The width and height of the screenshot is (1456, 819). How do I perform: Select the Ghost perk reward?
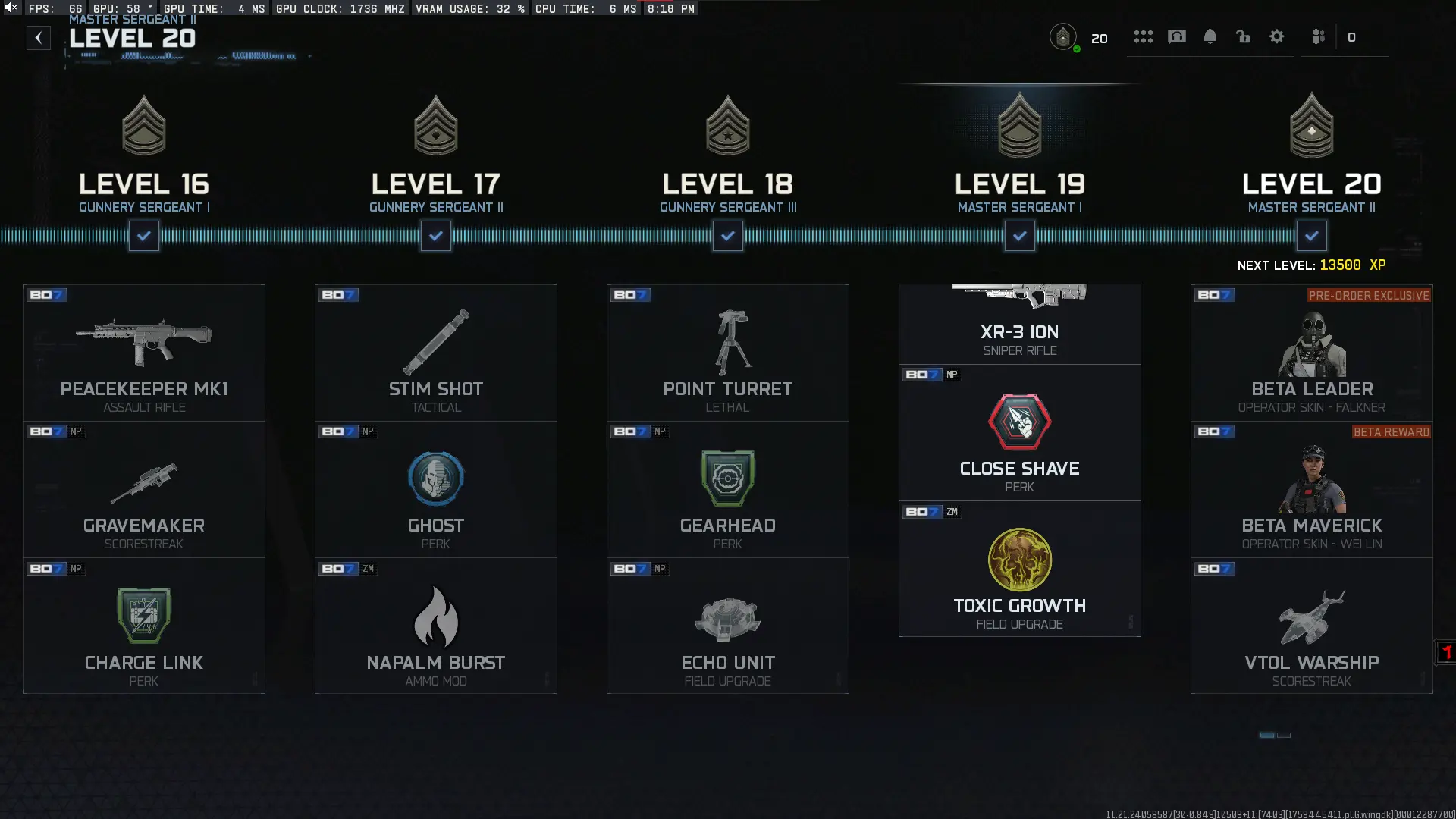436,489
